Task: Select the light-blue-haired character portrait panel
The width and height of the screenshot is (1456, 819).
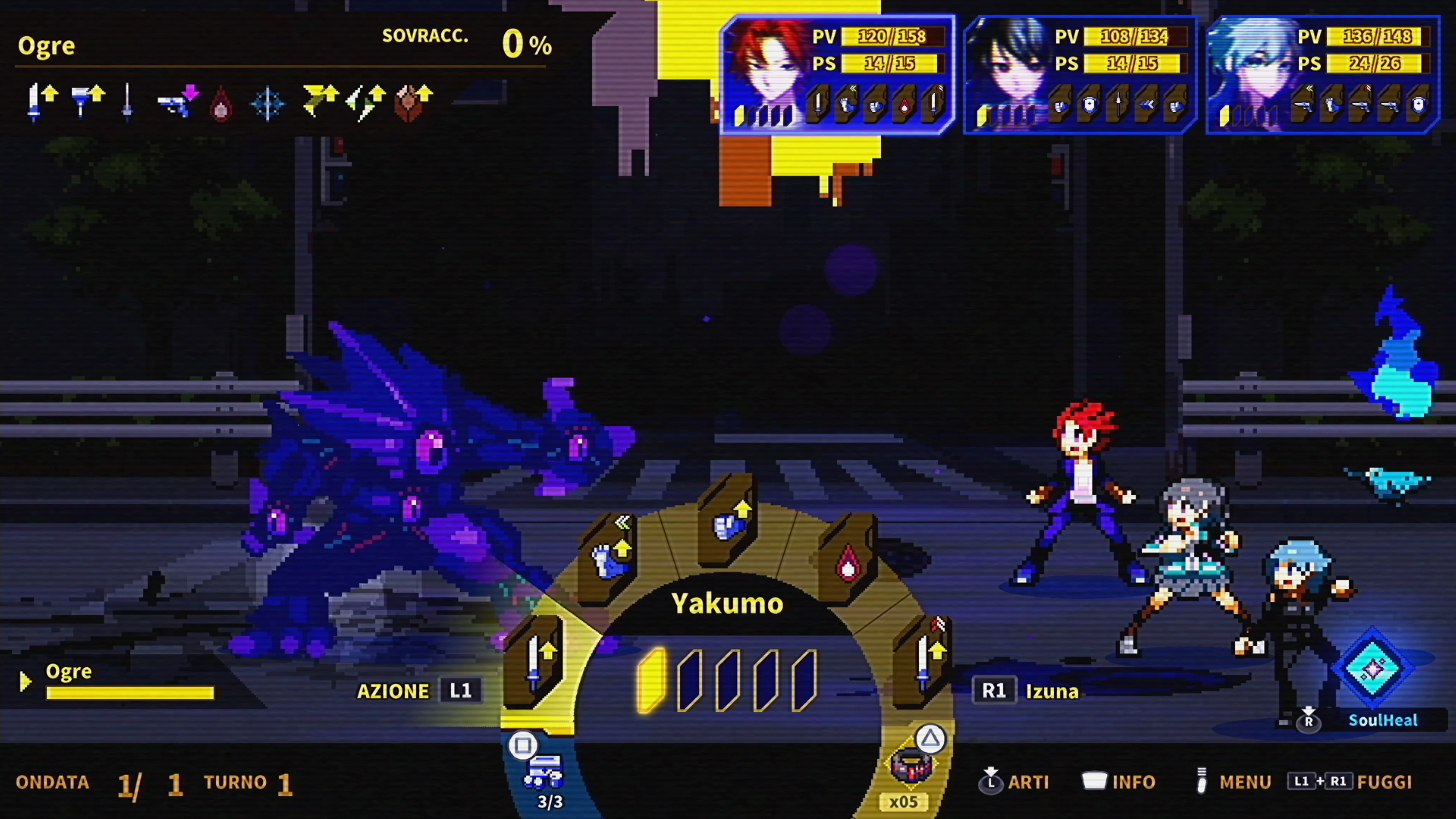Action: coord(1323,75)
